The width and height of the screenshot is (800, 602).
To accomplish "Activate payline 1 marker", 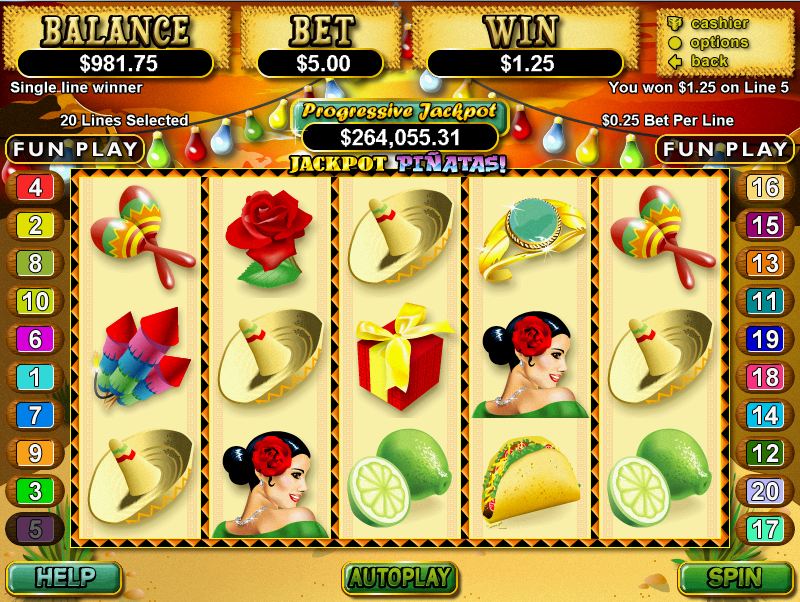I will [35, 377].
